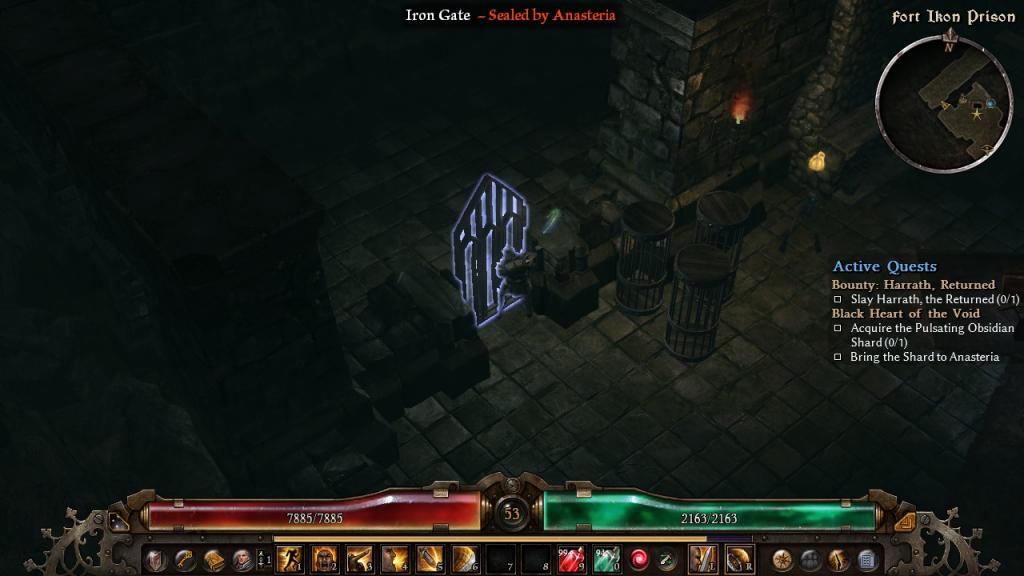Click the round green arrow button

(x=665, y=559)
